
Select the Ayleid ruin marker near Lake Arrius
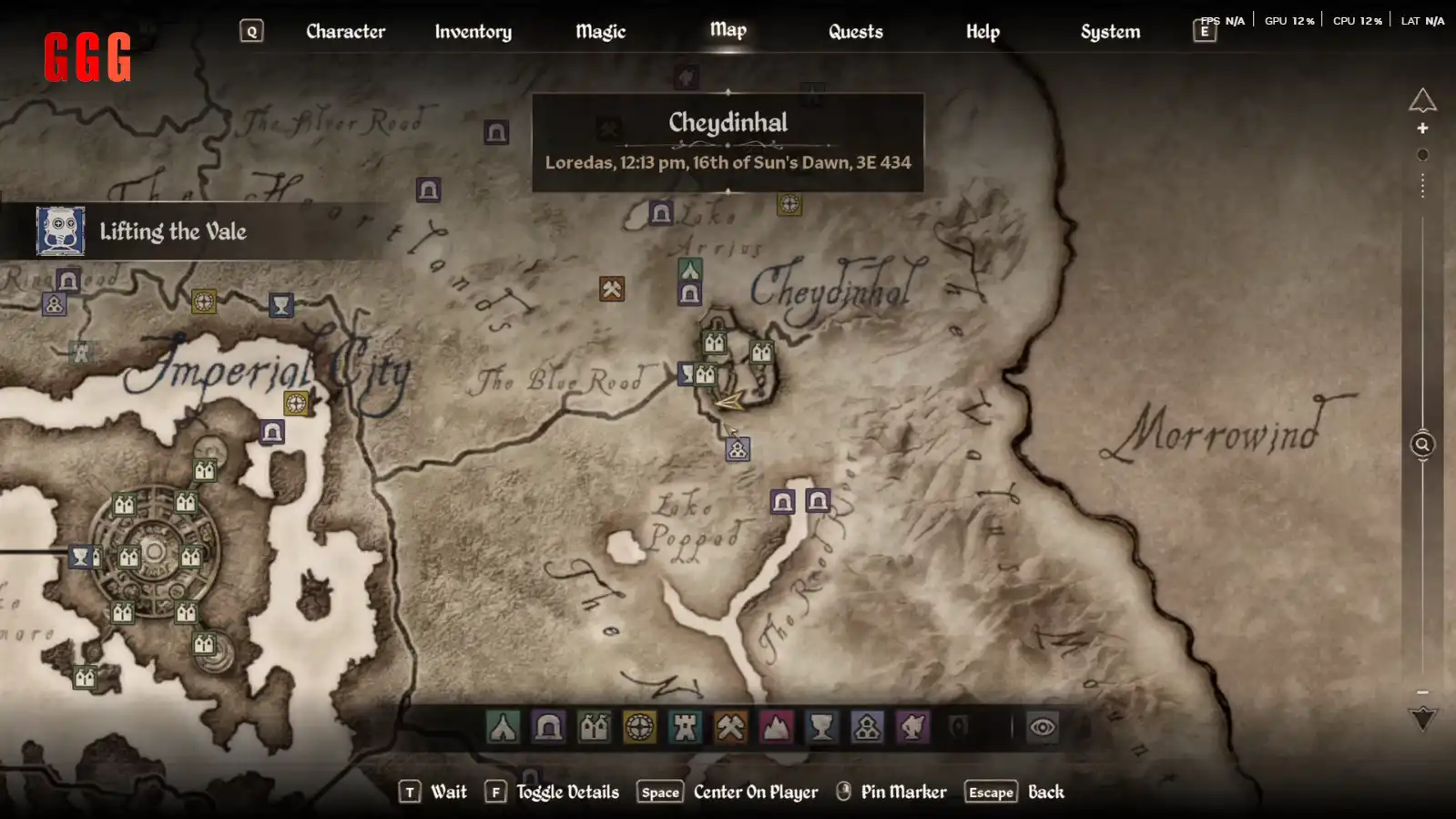[661, 214]
